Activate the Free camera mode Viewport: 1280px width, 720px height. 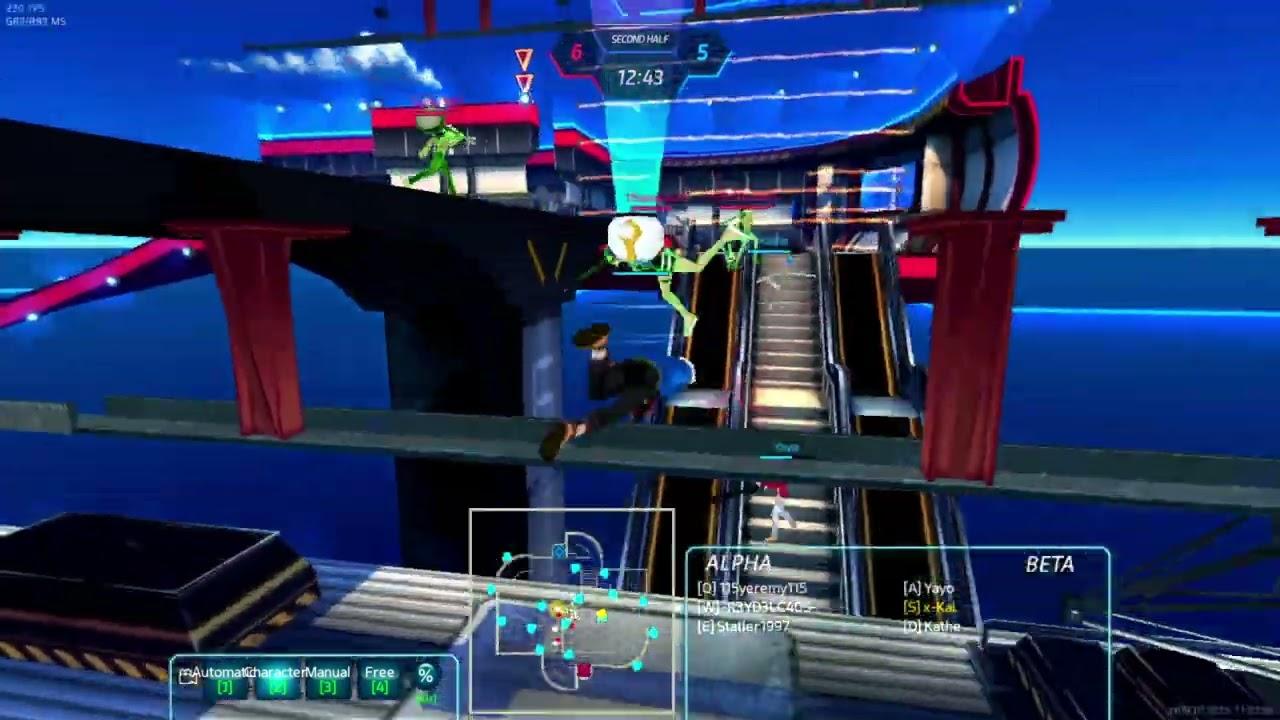(x=379, y=679)
